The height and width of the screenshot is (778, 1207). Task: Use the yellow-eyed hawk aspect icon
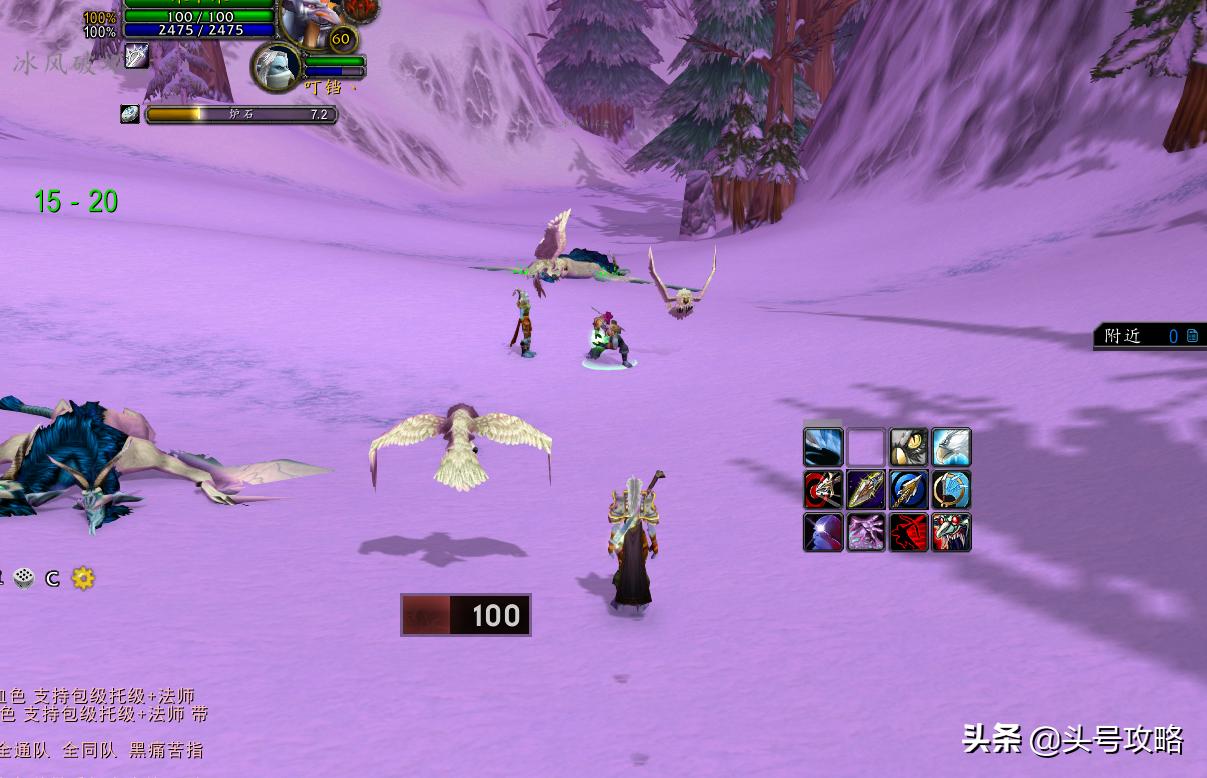[909, 447]
